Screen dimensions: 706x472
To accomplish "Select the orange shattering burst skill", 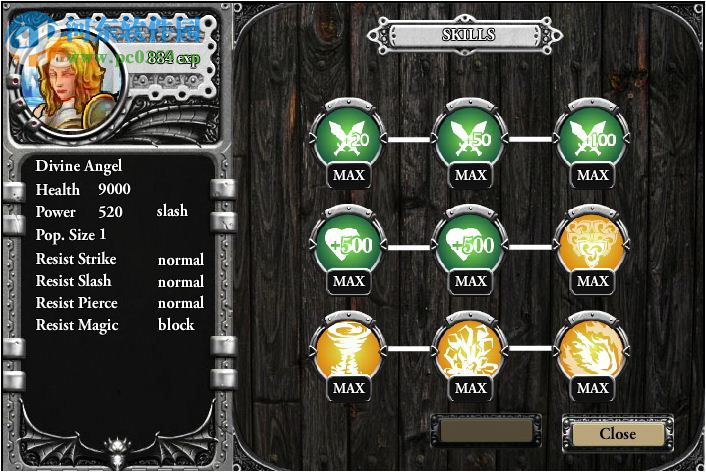I will pyautogui.click(x=470, y=352).
